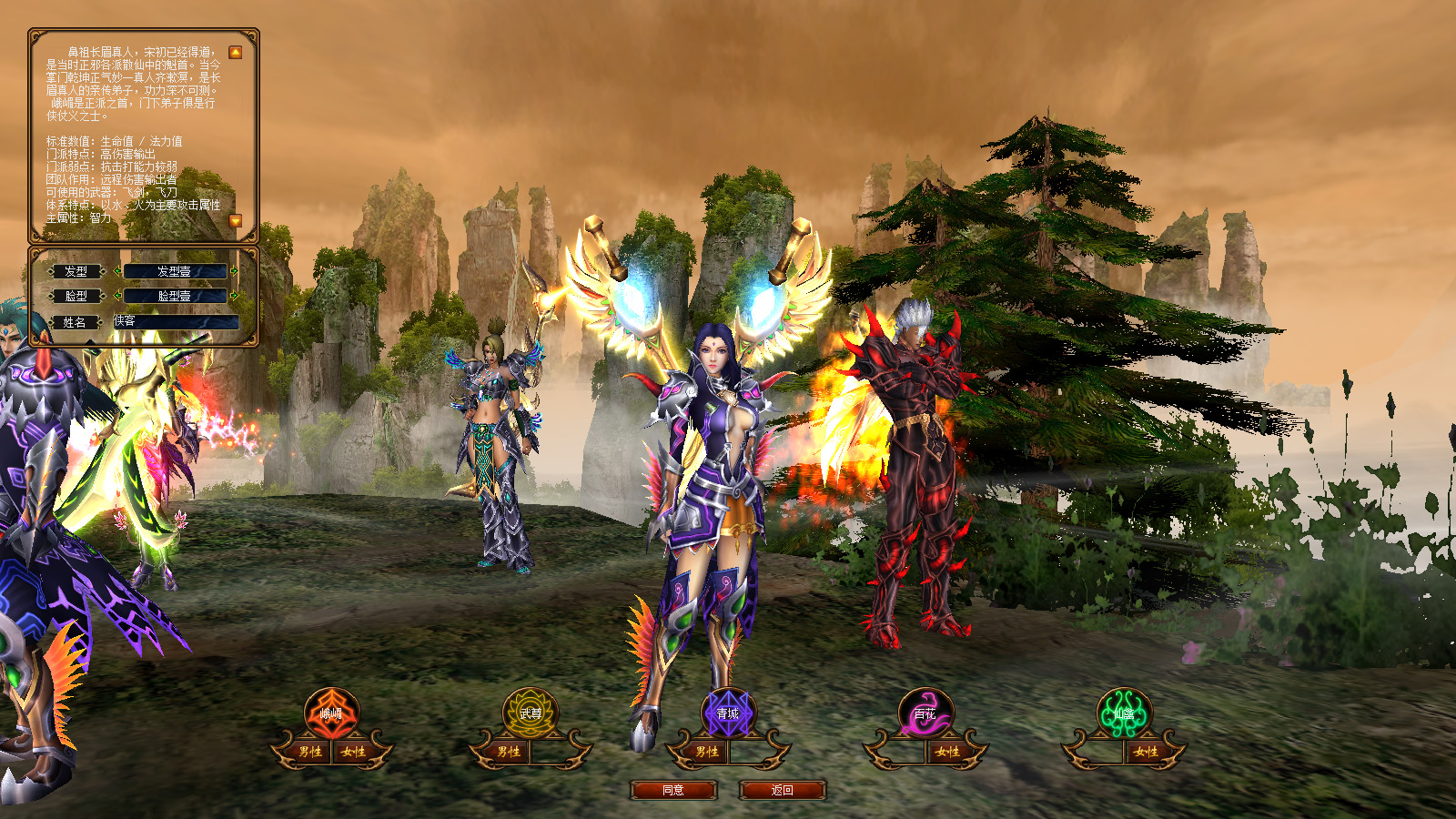Click the character name (姓名) input field
This screenshot has height=819, width=1456.
click(176, 321)
